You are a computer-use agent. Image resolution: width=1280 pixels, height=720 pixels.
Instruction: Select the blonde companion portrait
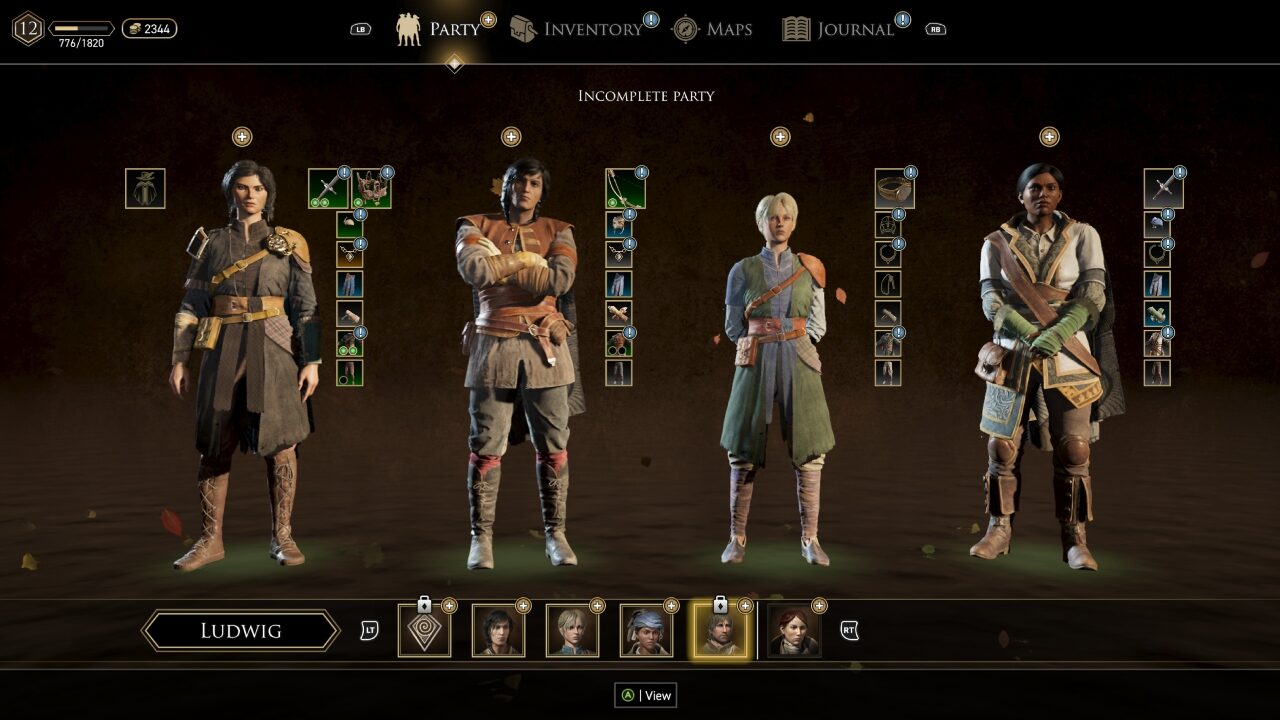[x=572, y=631]
